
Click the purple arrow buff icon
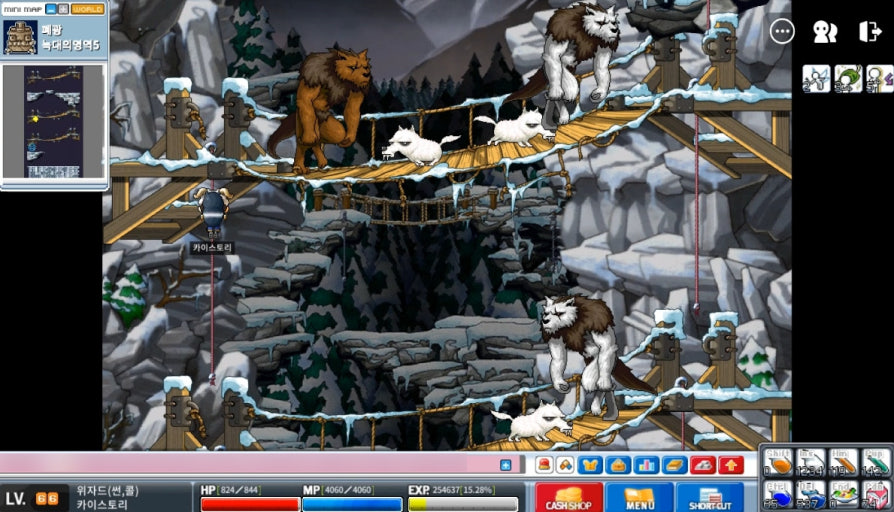879,78
